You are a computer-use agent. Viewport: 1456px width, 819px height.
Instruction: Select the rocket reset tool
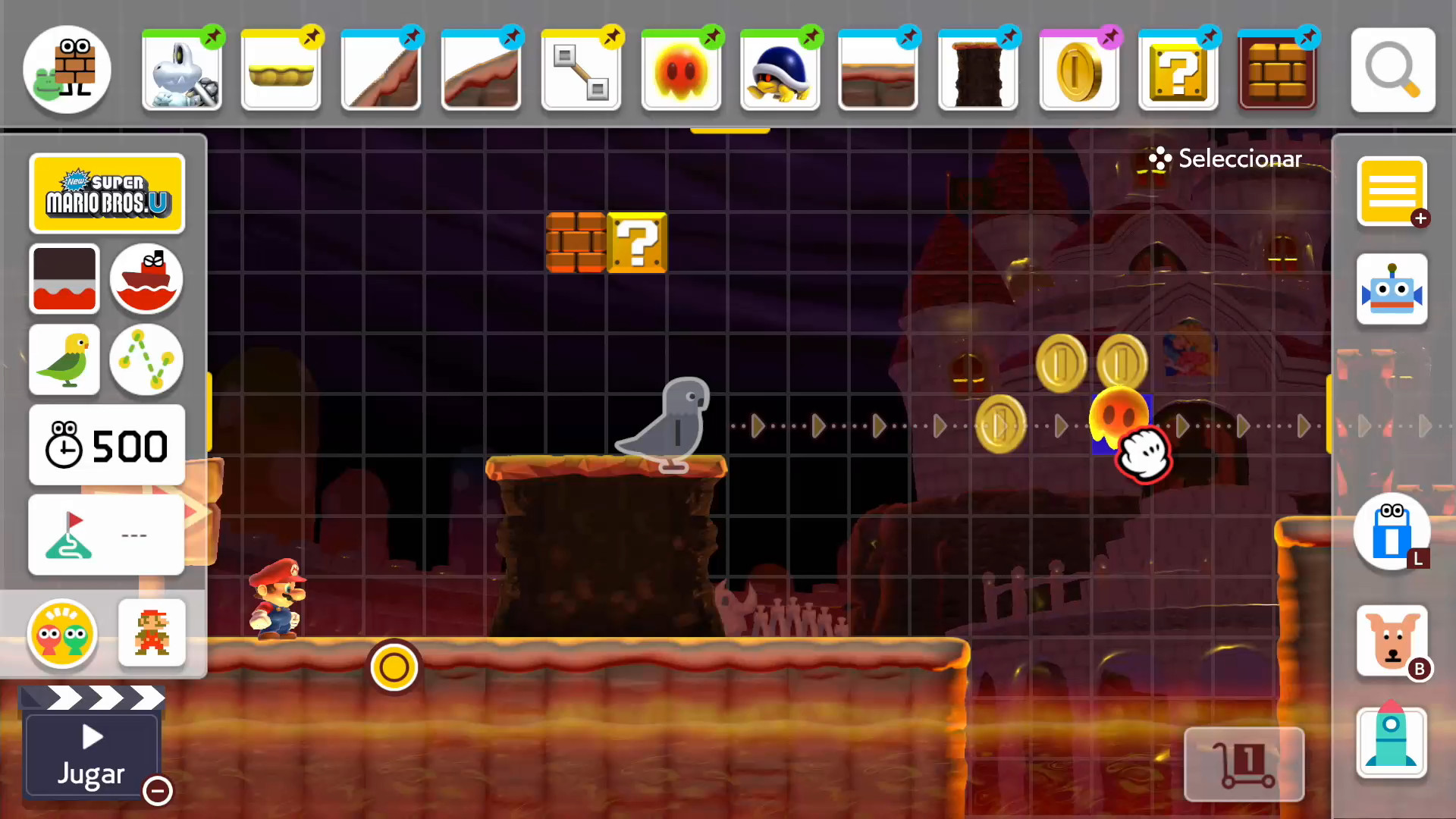pyautogui.click(x=1392, y=743)
